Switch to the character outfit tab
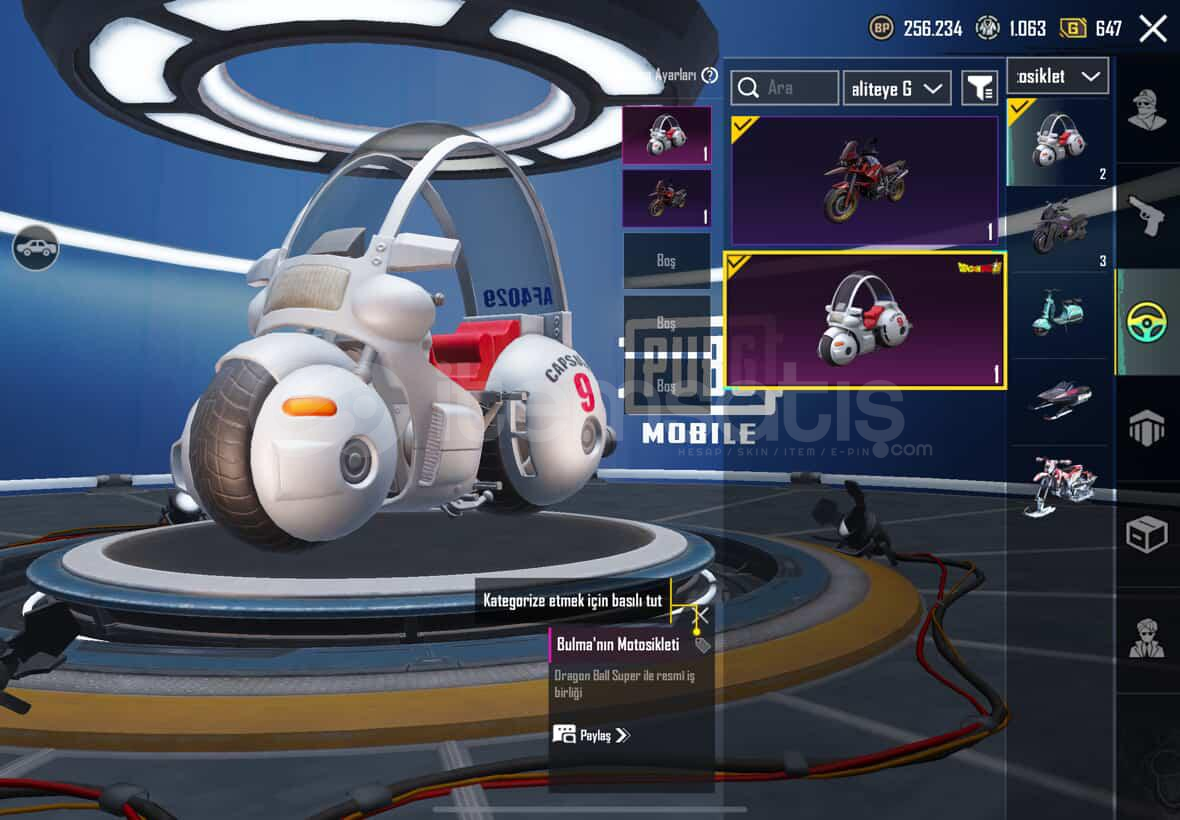Image resolution: width=1180 pixels, height=820 pixels. coord(1147,110)
